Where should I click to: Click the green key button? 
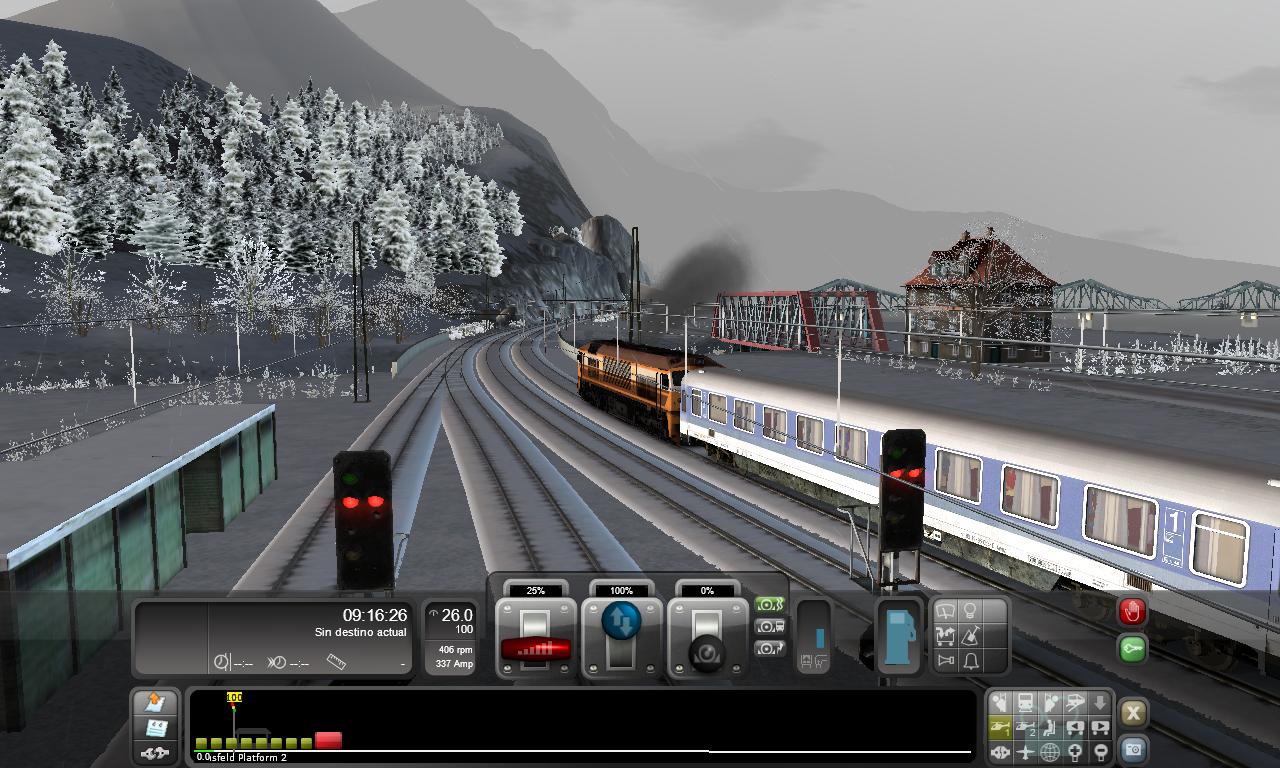click(x=1132, y=649)
